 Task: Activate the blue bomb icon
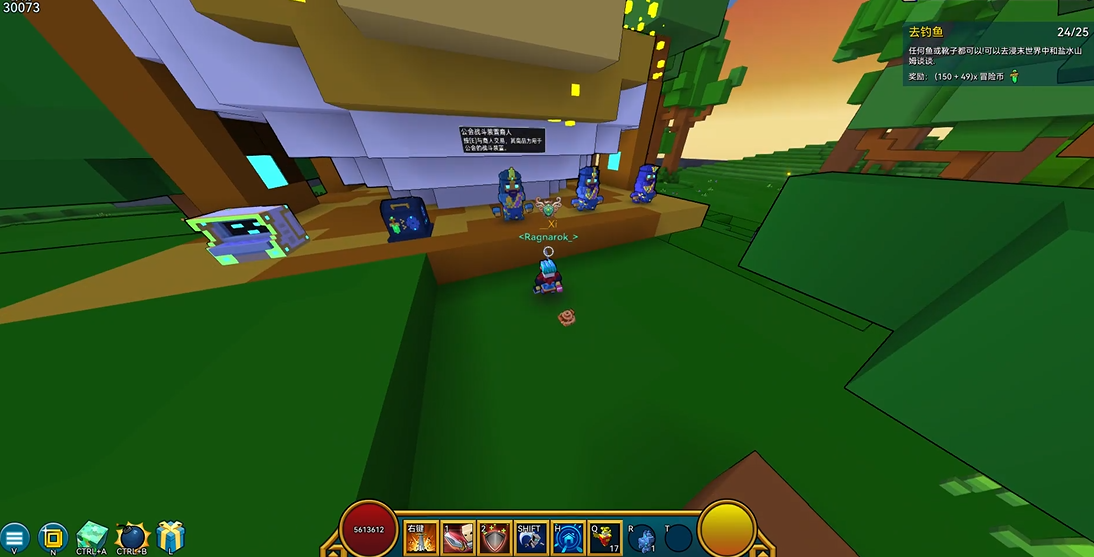pyautogui.click(x=131, y=536)
